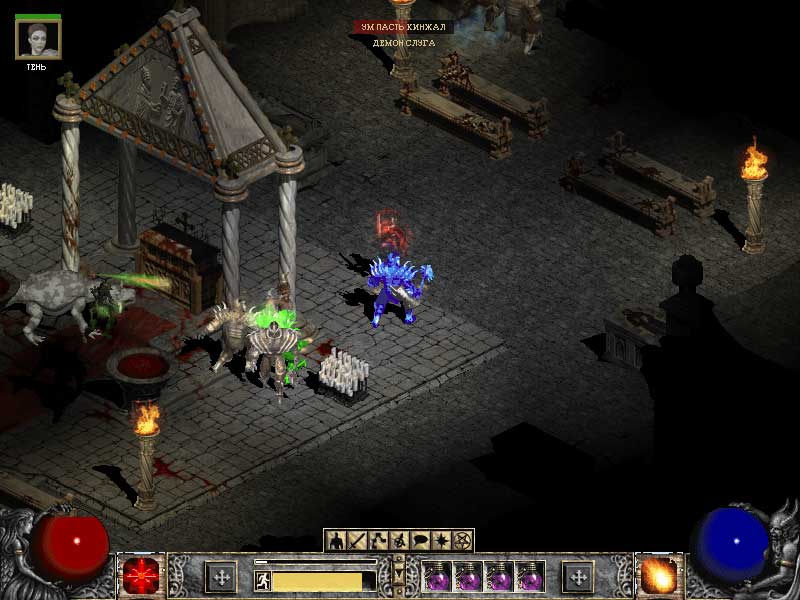The height and width of the screenshot is (600, 800).
Task: Select the fiery right-hand skill icon
Action: point(658,577)
